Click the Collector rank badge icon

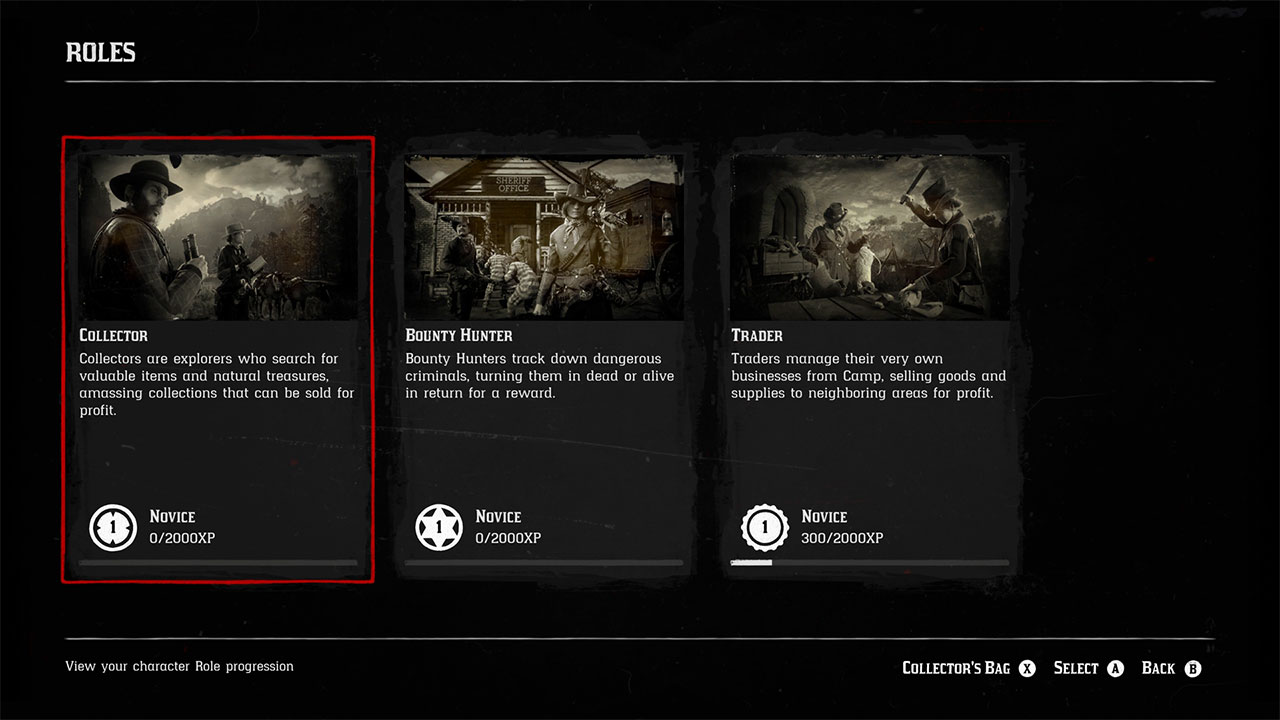click(113, 528)
